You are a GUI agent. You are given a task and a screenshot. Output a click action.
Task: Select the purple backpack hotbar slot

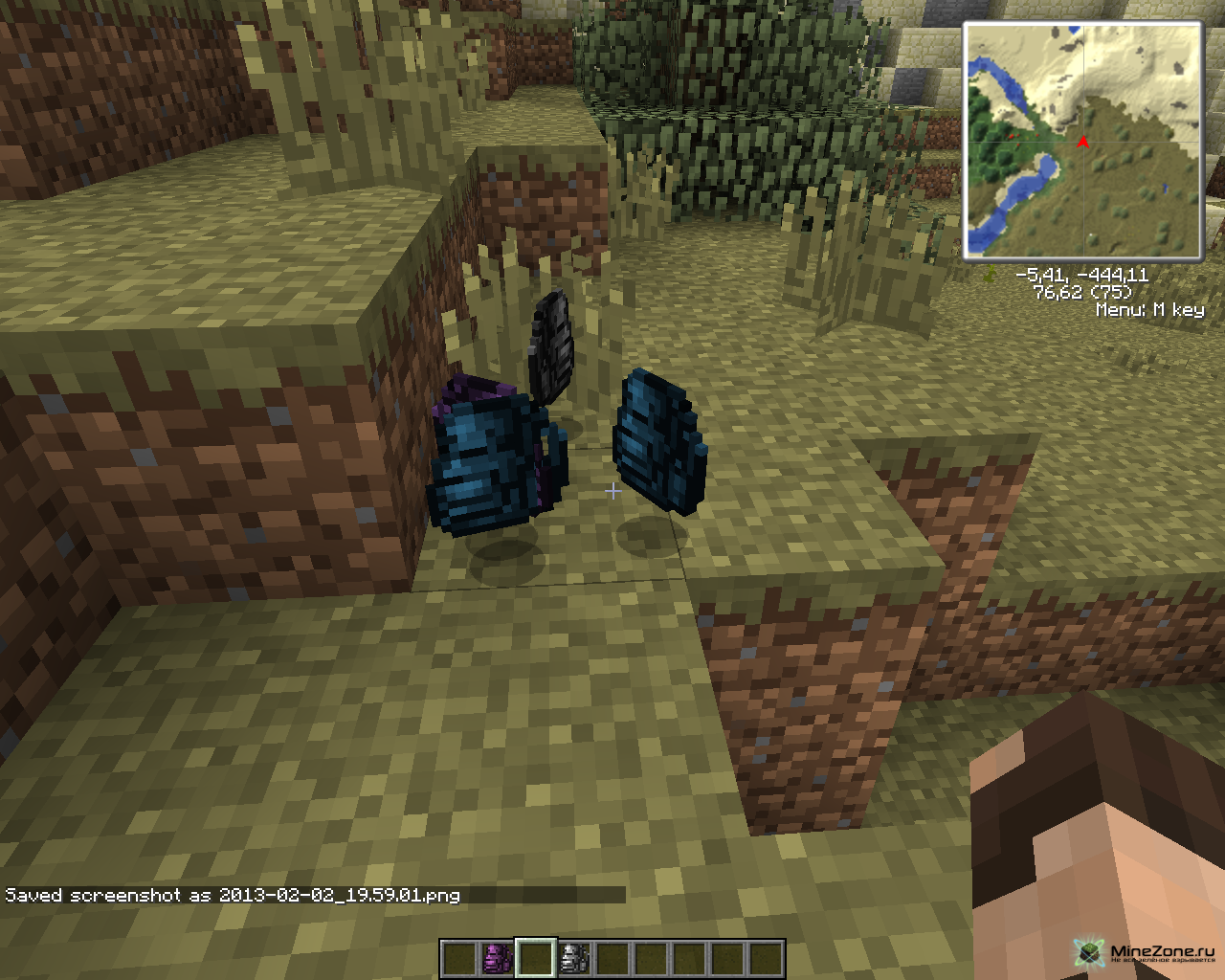click(498, 958)
